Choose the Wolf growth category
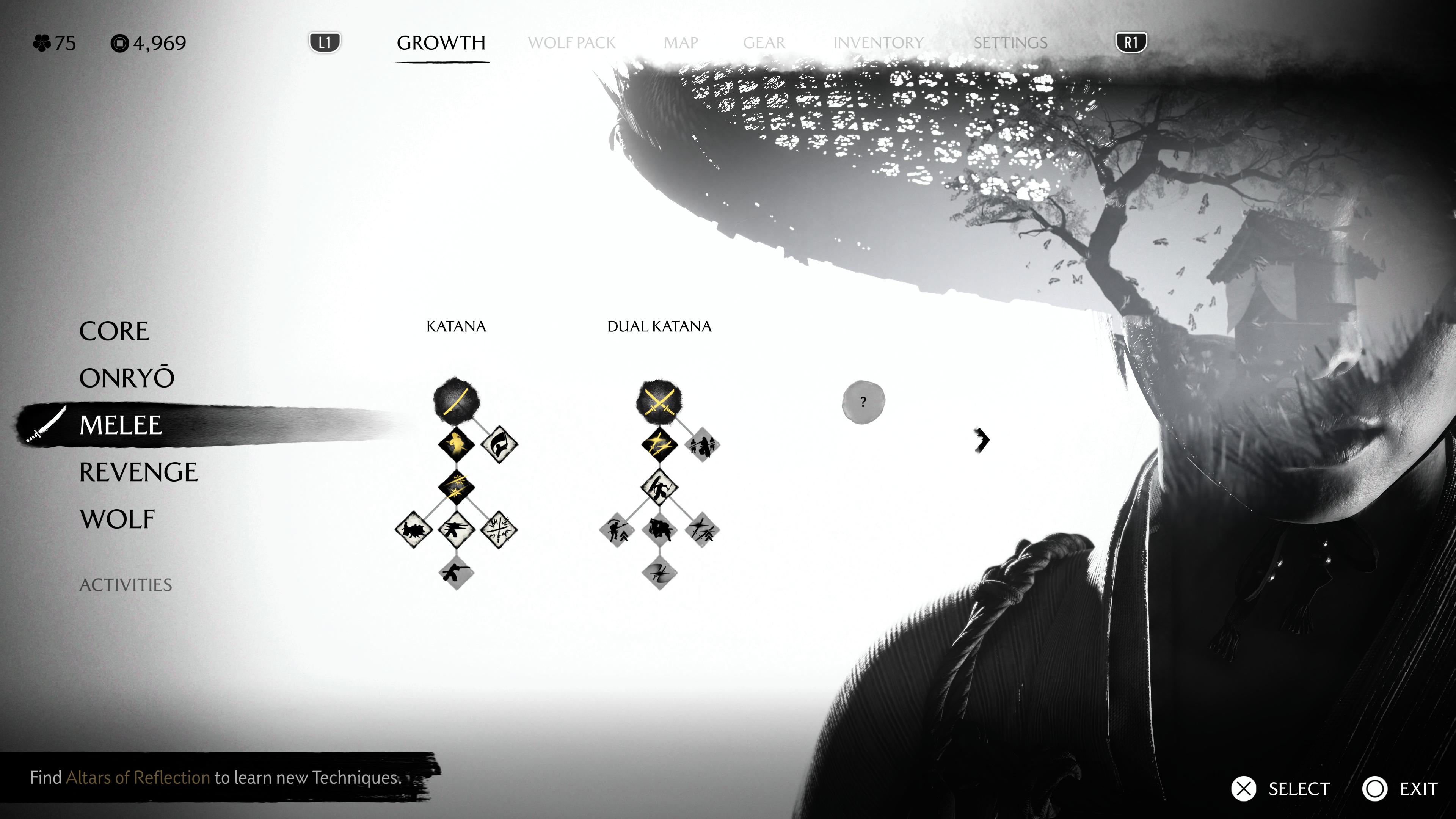This screenshot has height=819, width=1456. click(117, 519)
